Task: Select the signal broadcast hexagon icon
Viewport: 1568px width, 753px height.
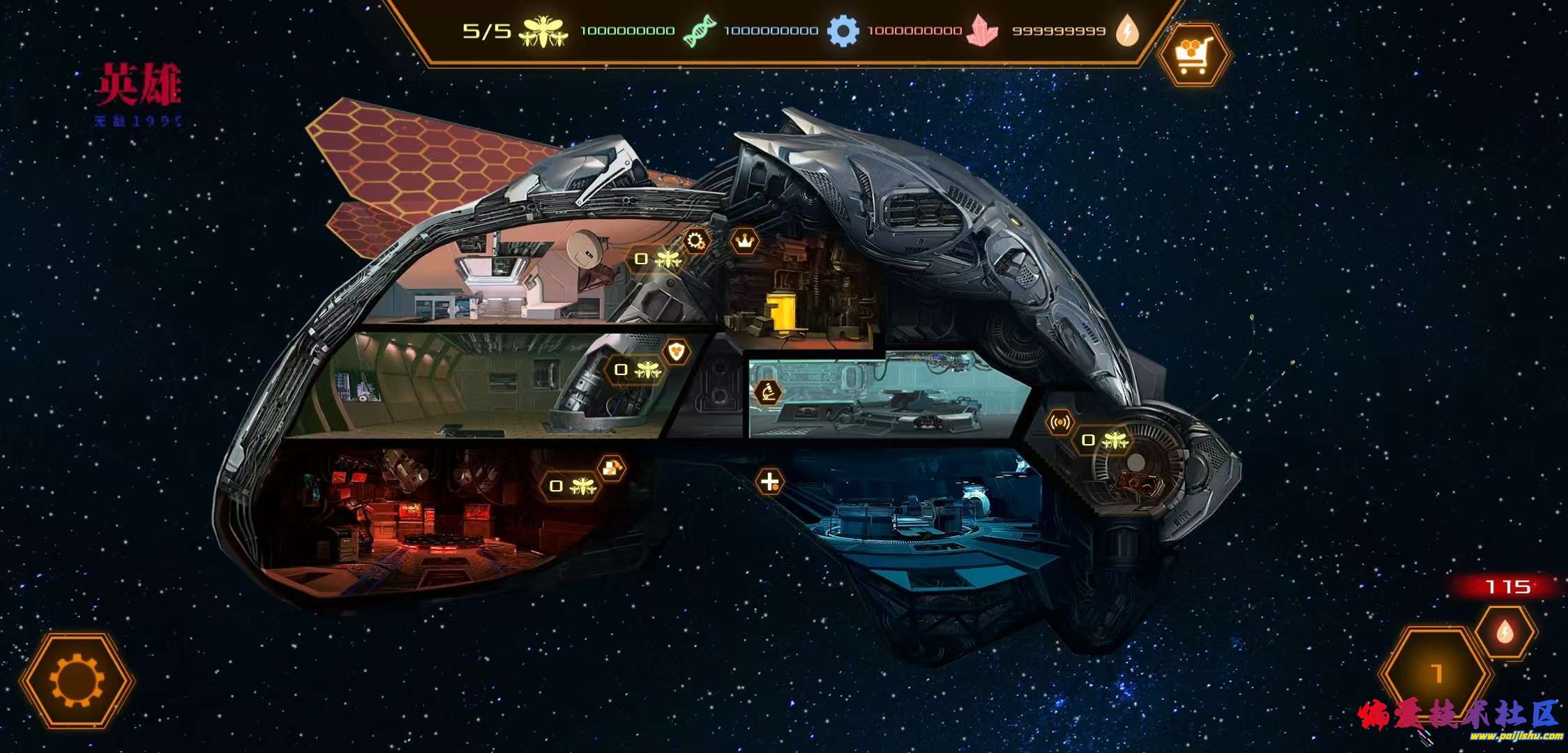Action: pyautogui.click(x=1060, y=423)
